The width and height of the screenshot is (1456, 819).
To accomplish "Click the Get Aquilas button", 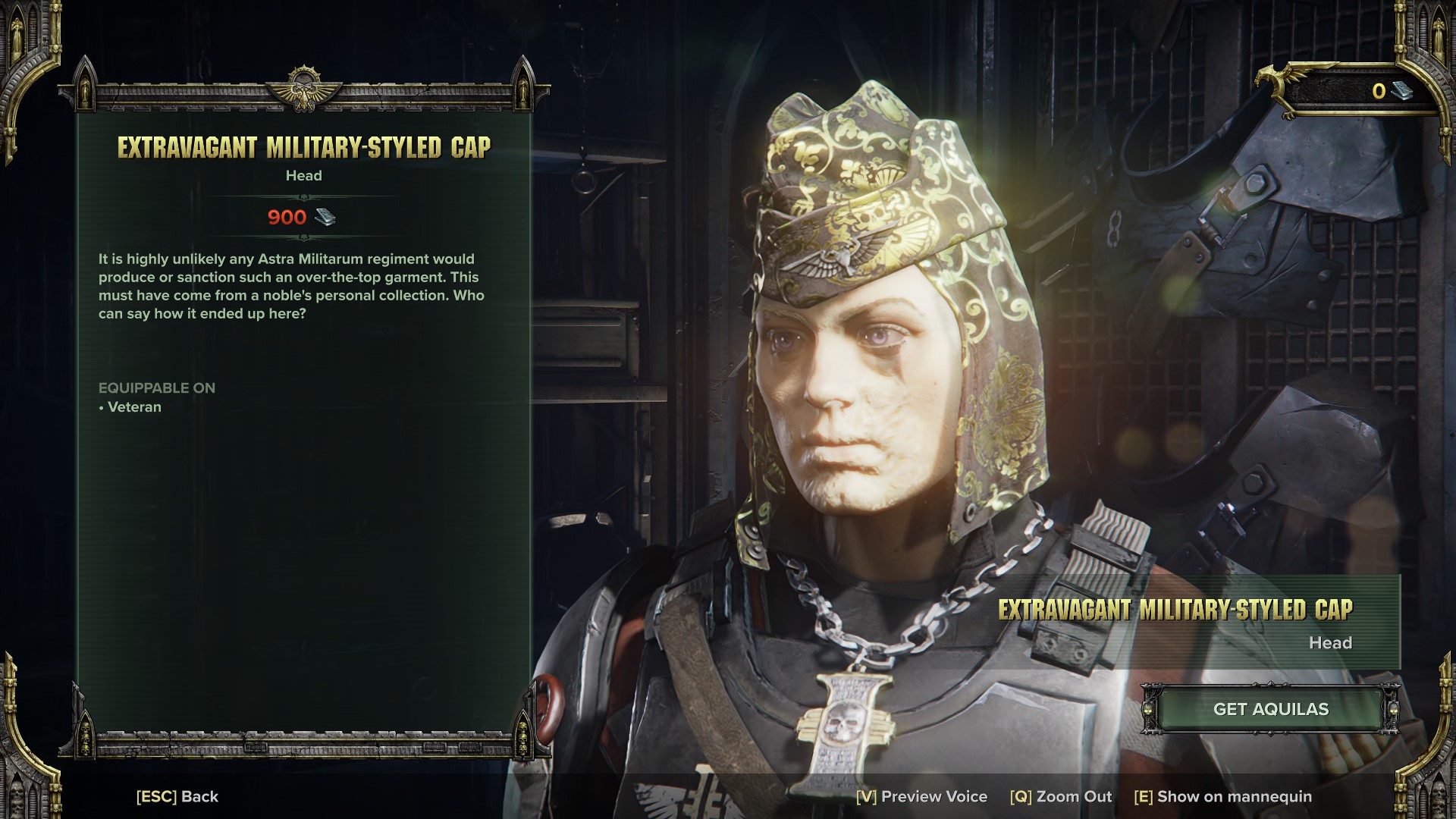I will 1270,709.
